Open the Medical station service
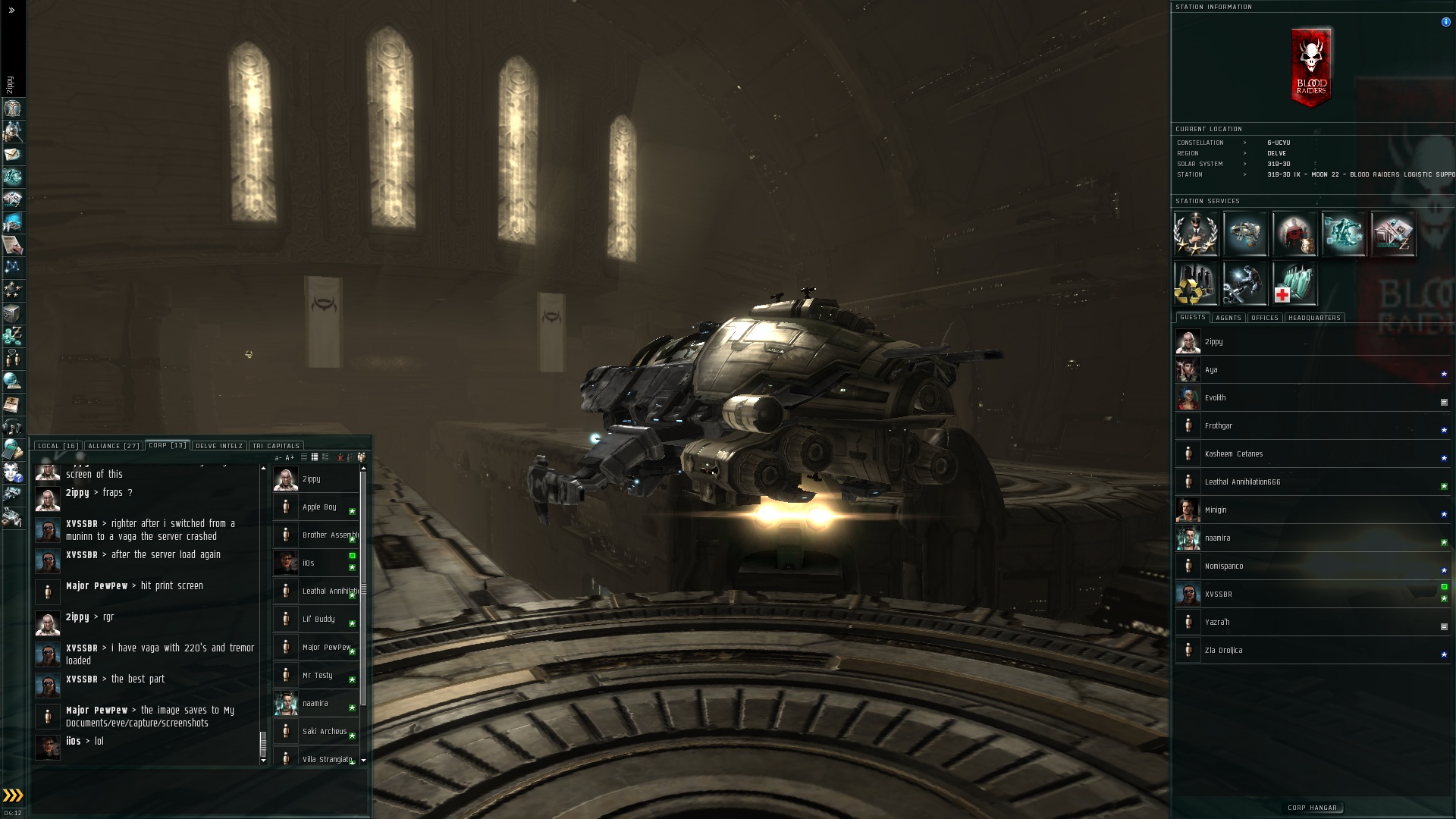 tap(1294, 284)
